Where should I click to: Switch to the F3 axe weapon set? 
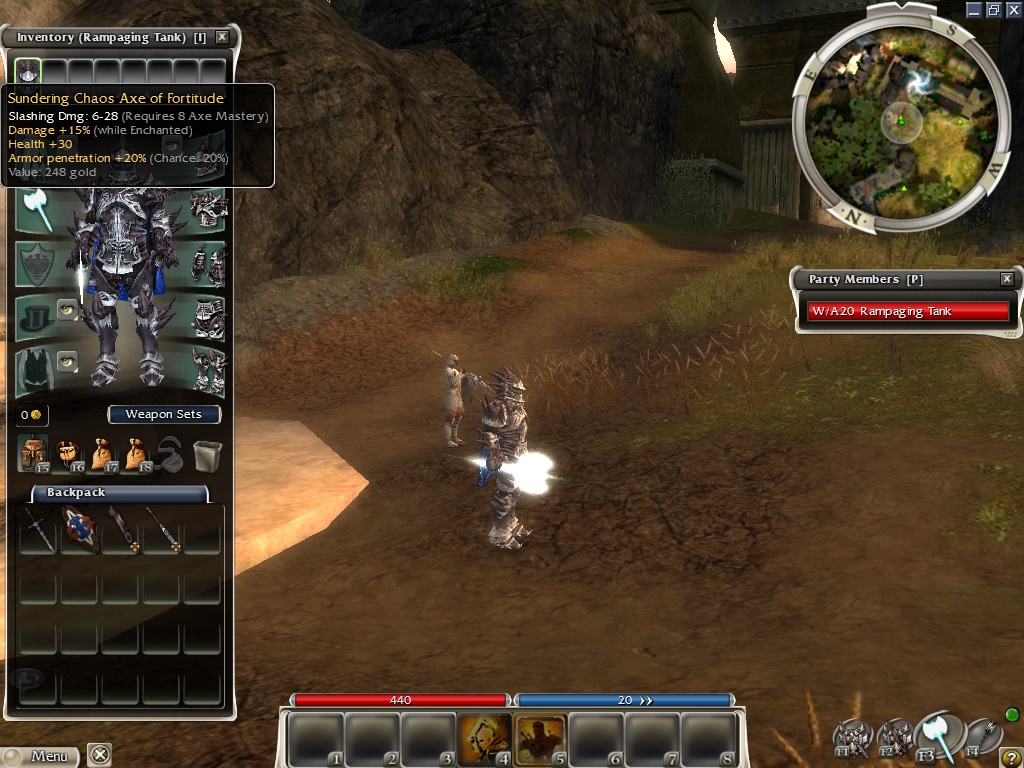point(937,735)
